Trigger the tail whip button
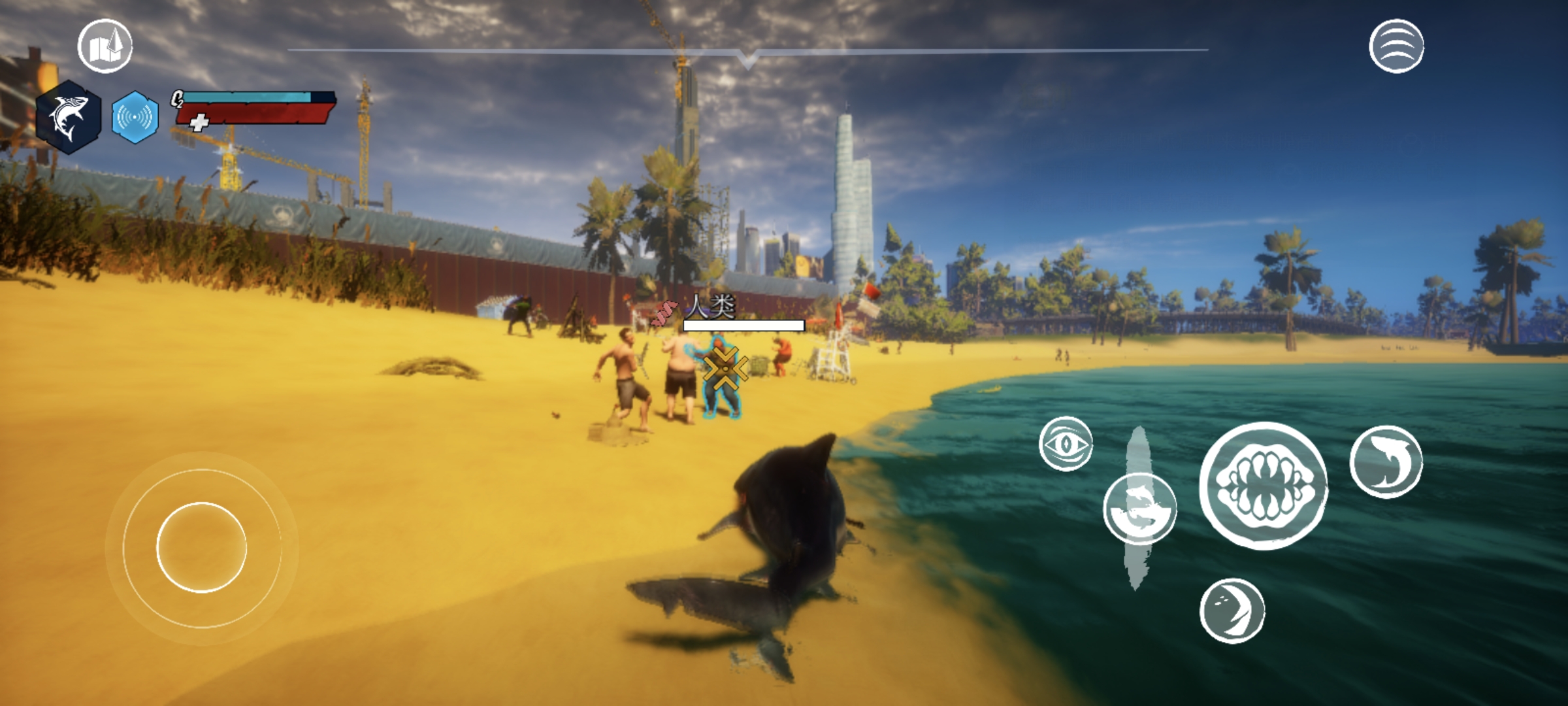Screen dimensions: 1568x706 [1232, 611]
